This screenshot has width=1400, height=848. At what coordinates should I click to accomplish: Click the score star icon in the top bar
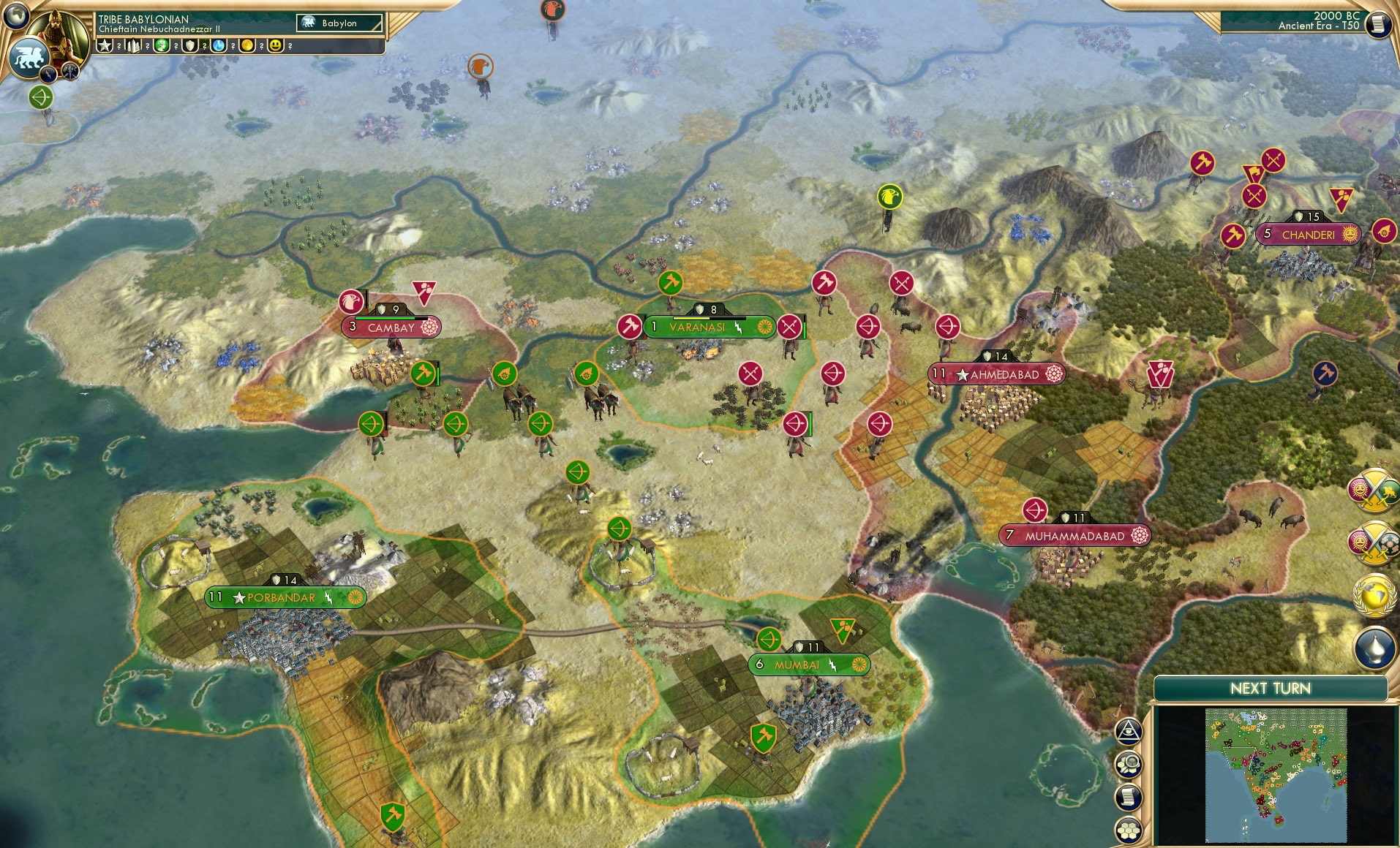pyautogui.click(x=105, y=45)
